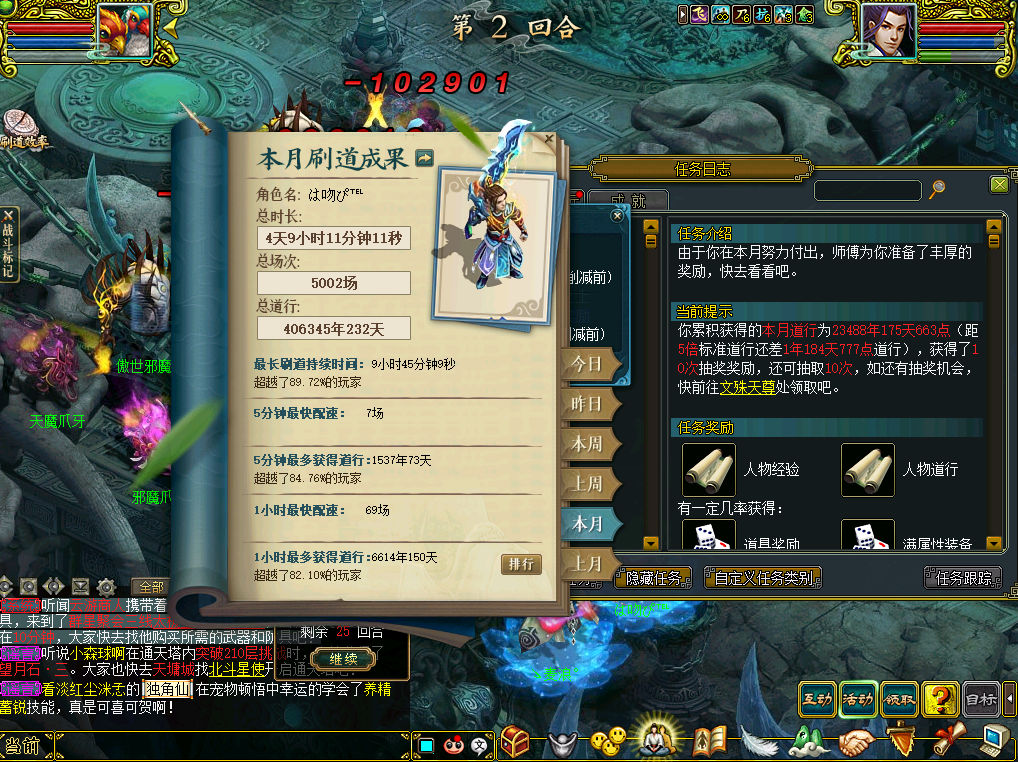The width and height of the screenshot is (1018, 762).
Task: Open the 本周 tab
Action: [587, 444]
